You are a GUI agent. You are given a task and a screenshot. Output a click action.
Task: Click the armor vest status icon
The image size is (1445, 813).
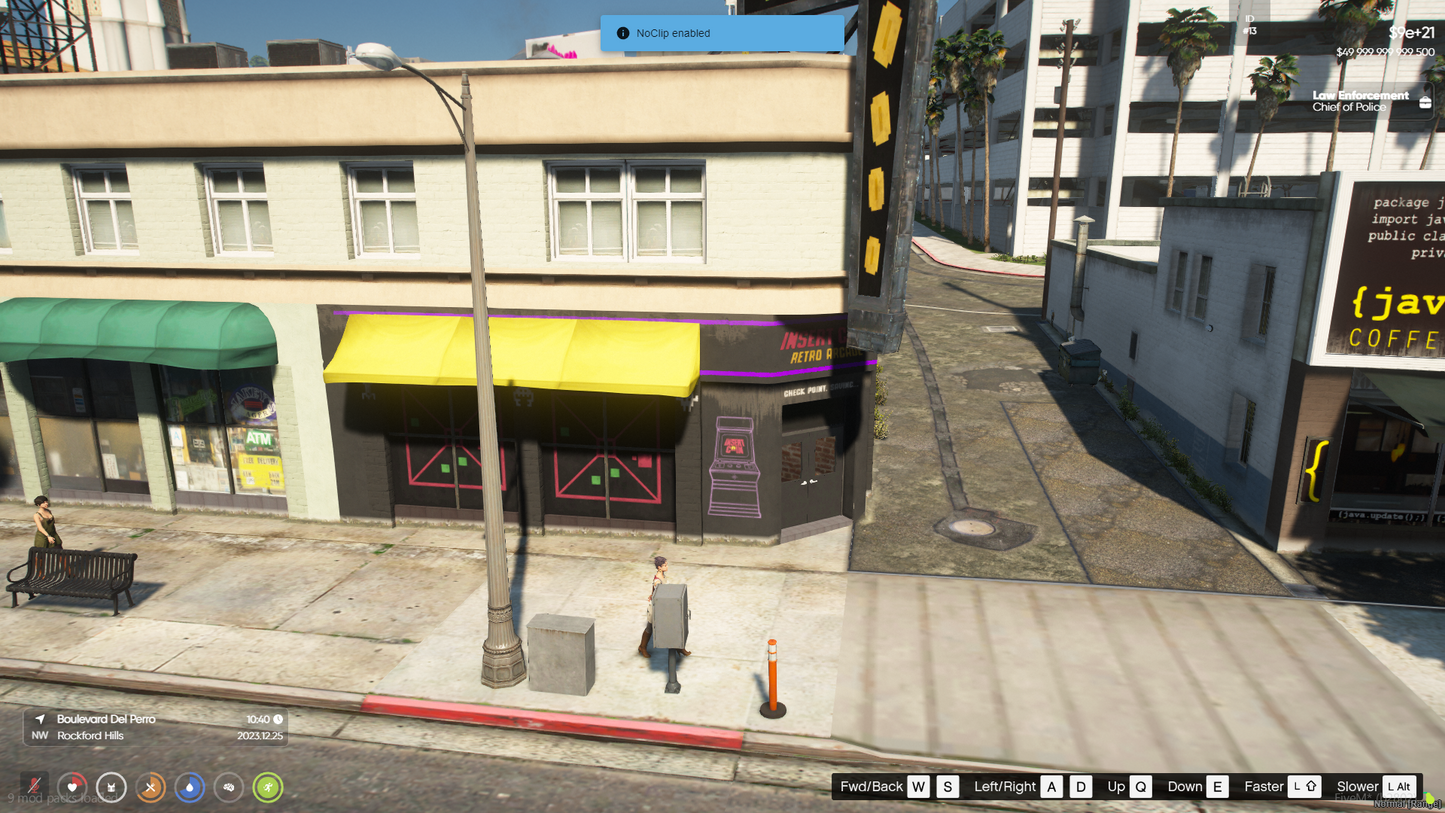pos(111,787)
